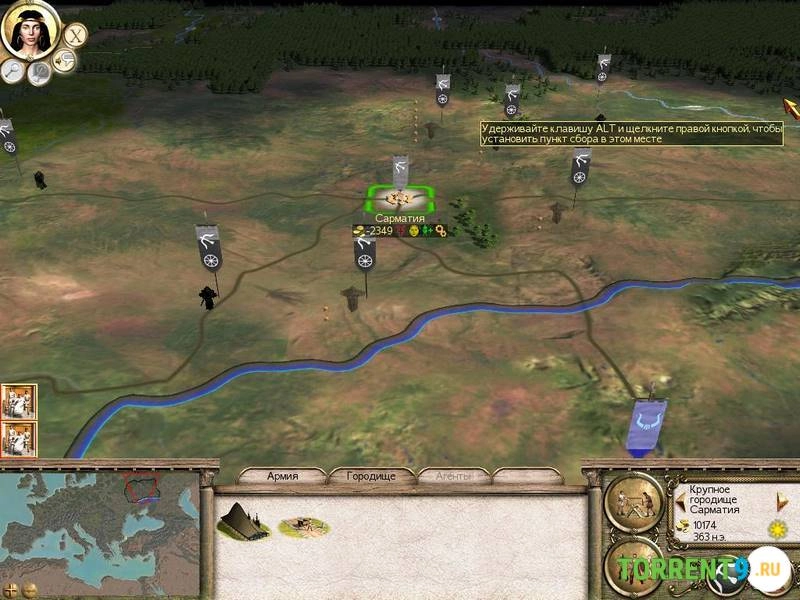Zoom out the minimap with minus button

coord(29,589)
